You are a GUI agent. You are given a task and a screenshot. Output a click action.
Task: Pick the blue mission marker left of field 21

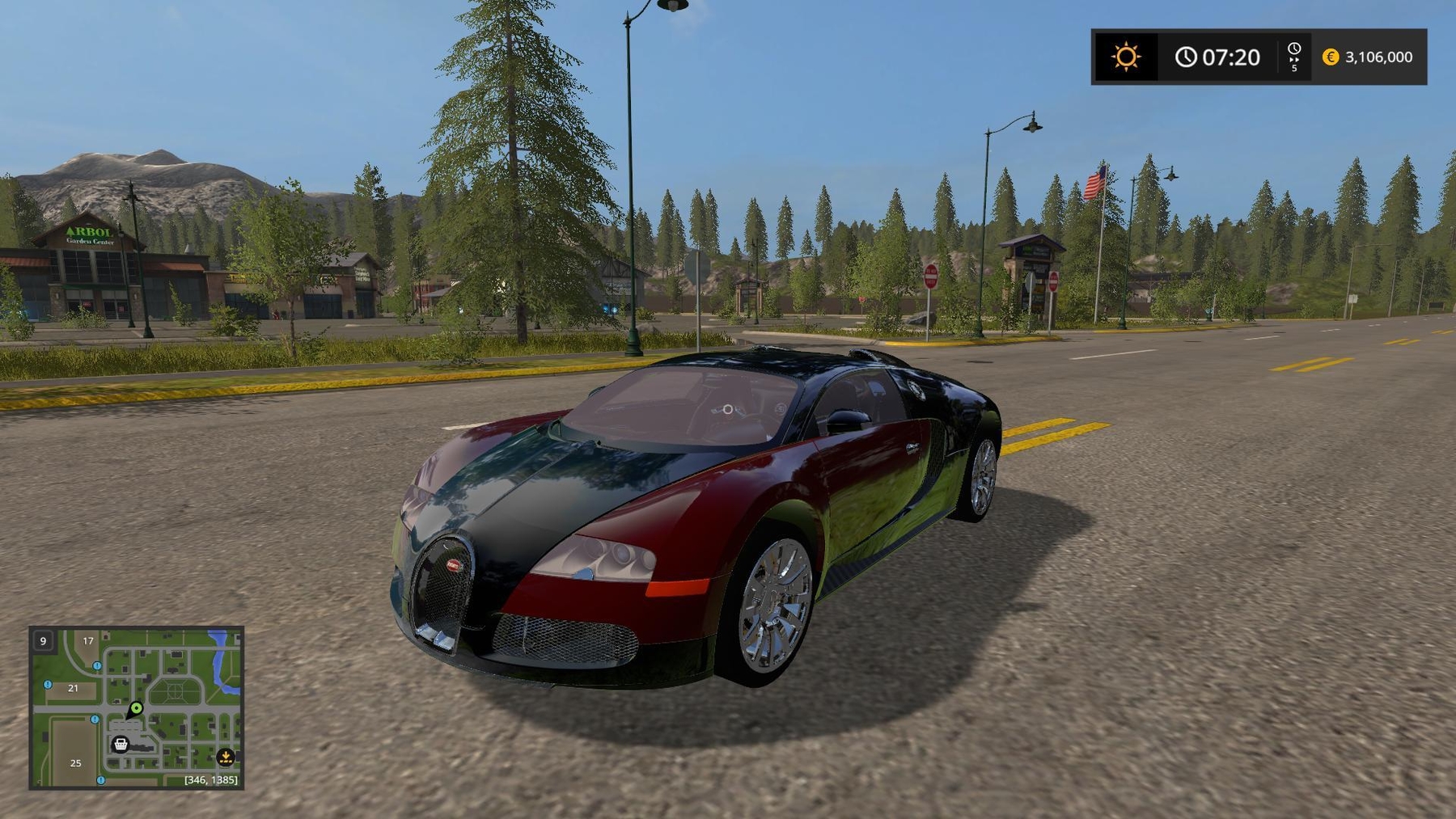48,685
